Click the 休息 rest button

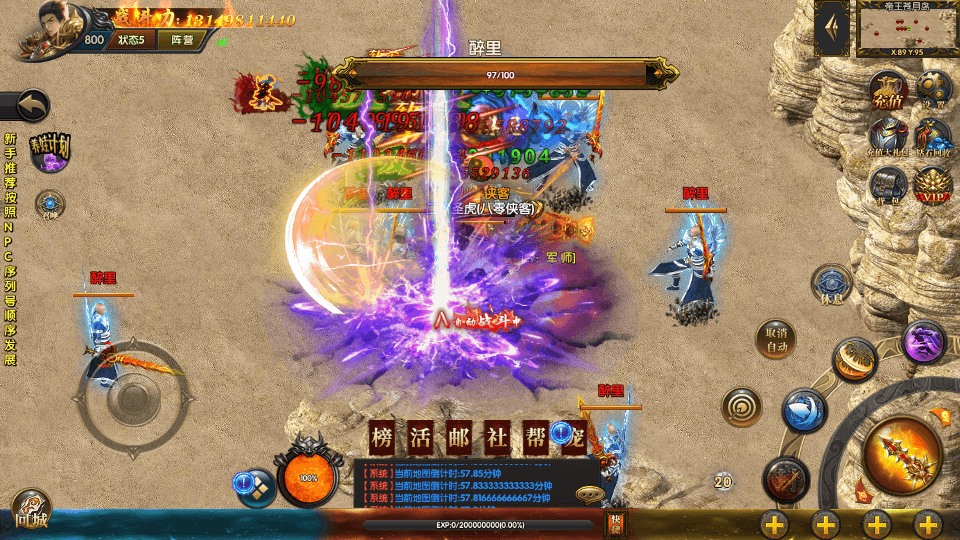[831, 285]
